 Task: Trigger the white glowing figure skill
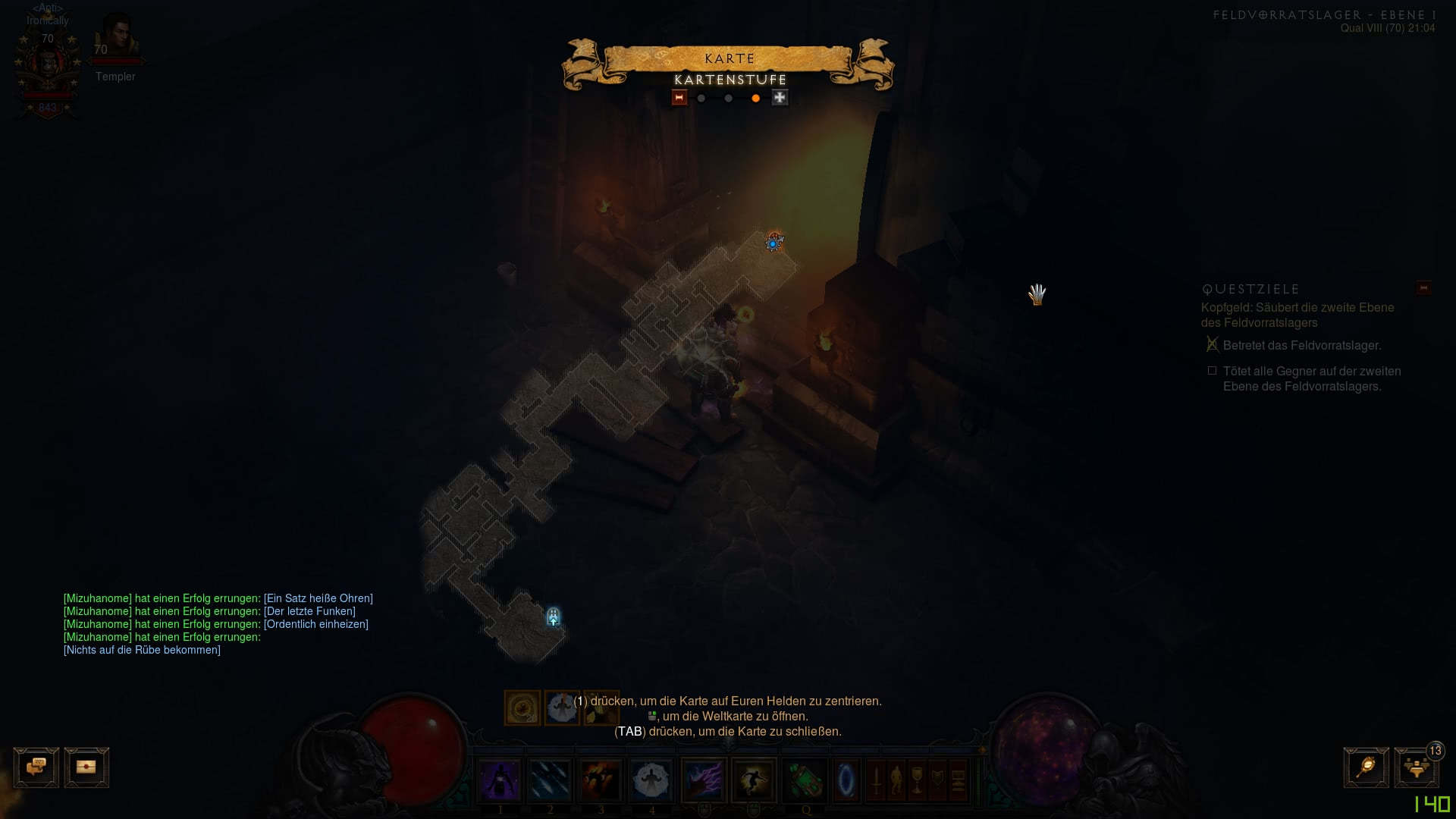click(651, 780)
